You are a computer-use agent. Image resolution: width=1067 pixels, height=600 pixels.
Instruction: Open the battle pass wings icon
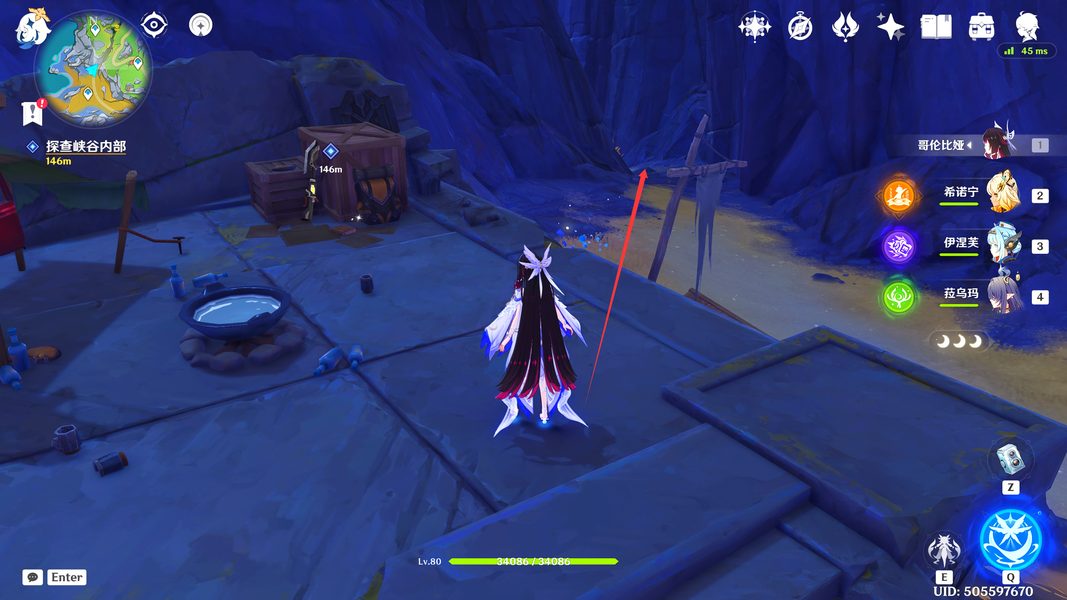(845, 27)
